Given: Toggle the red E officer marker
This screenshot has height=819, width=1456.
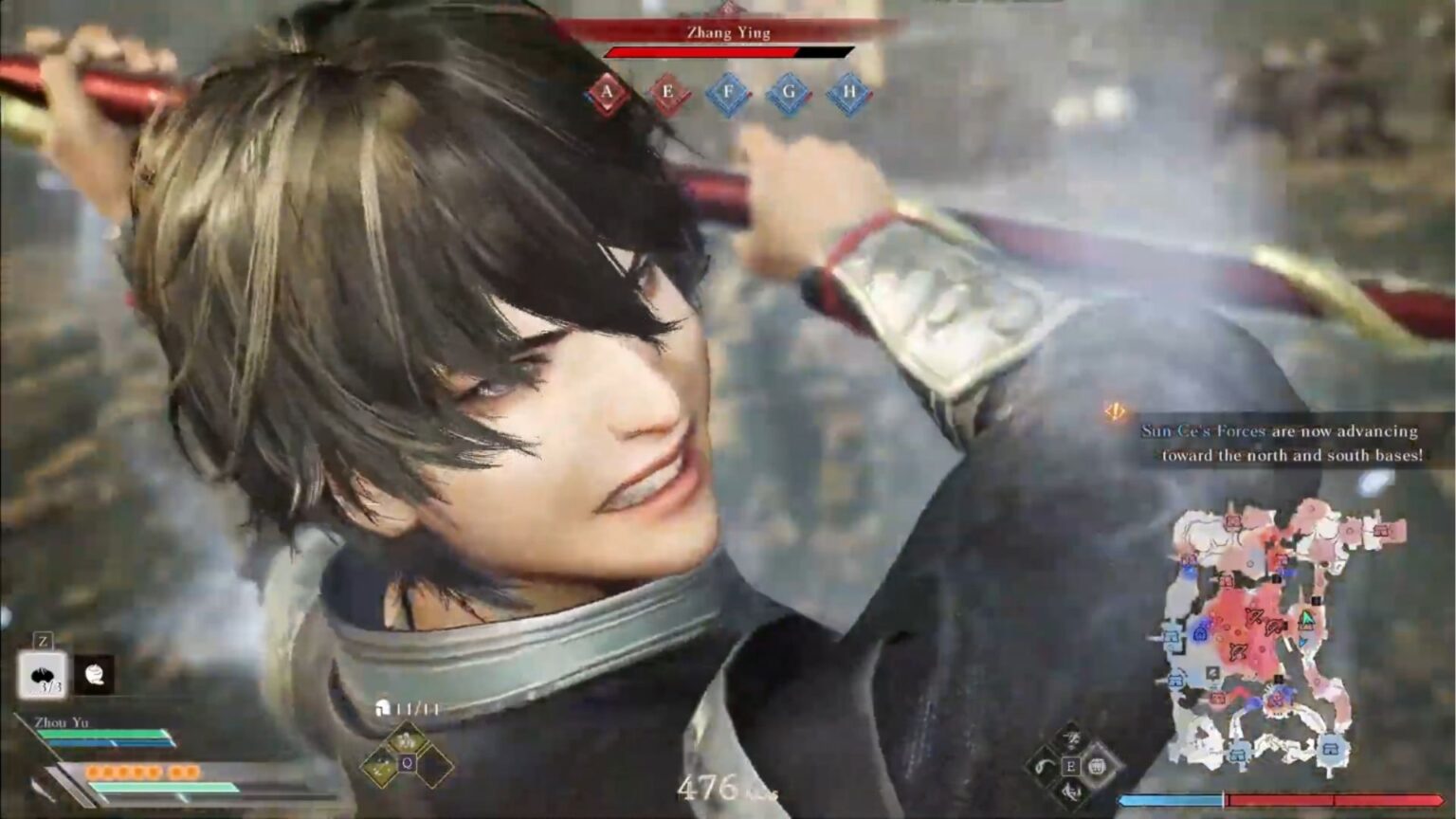Looking at the screenshot, I should [667, 92].
